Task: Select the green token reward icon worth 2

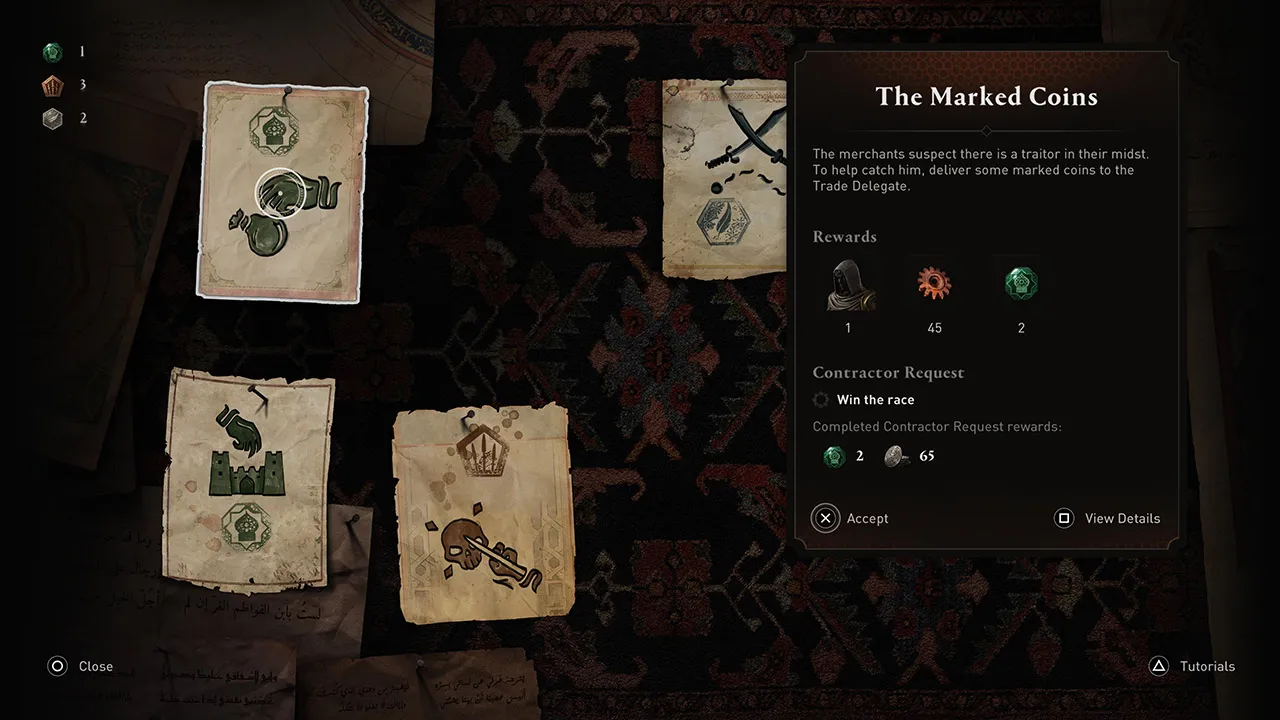Action: tap(1020, 284)
